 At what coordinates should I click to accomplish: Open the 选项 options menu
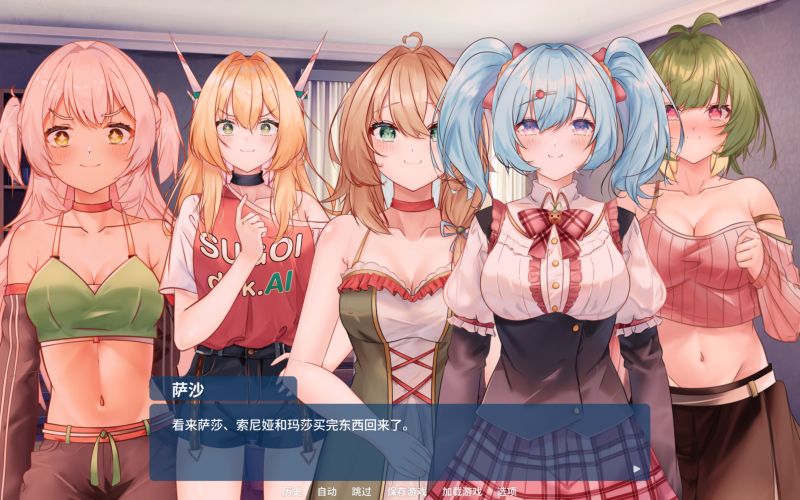pos(507,491)
